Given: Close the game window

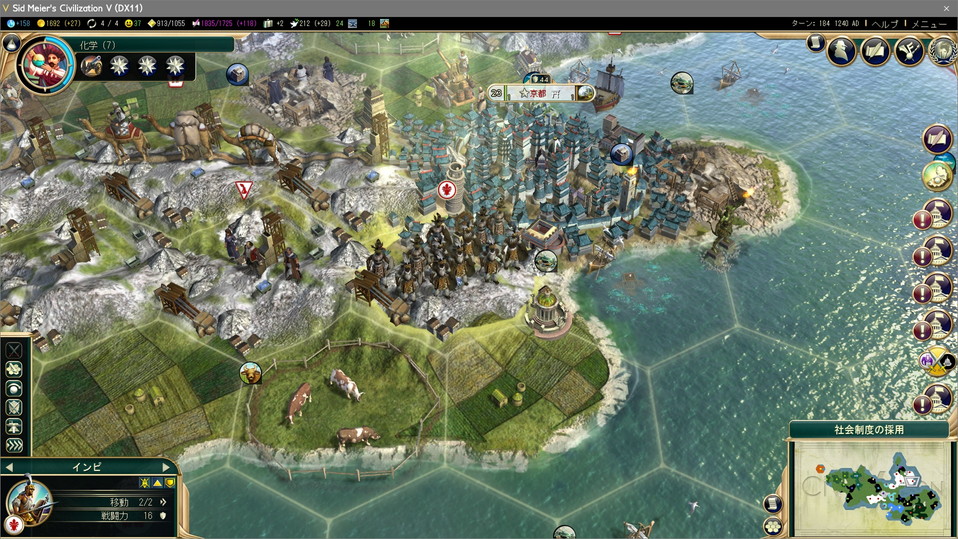Looking at the screenshot, I should (946, 7).
